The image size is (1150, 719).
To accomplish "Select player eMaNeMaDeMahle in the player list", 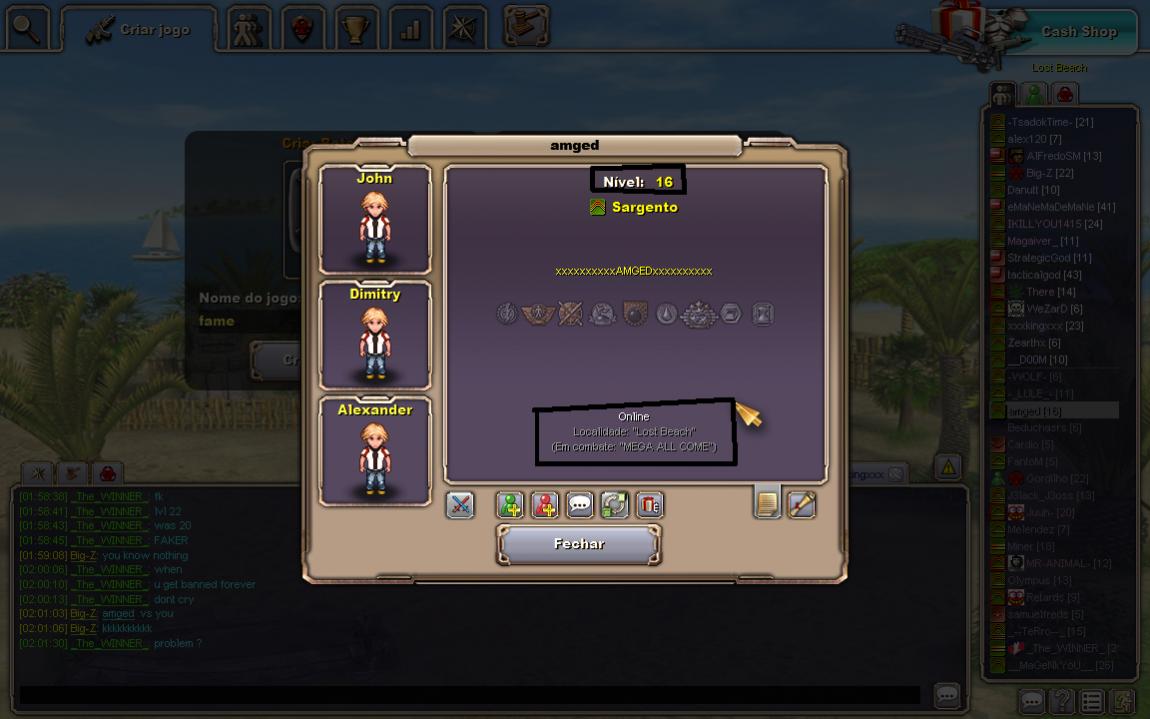I will [1060, 207].
